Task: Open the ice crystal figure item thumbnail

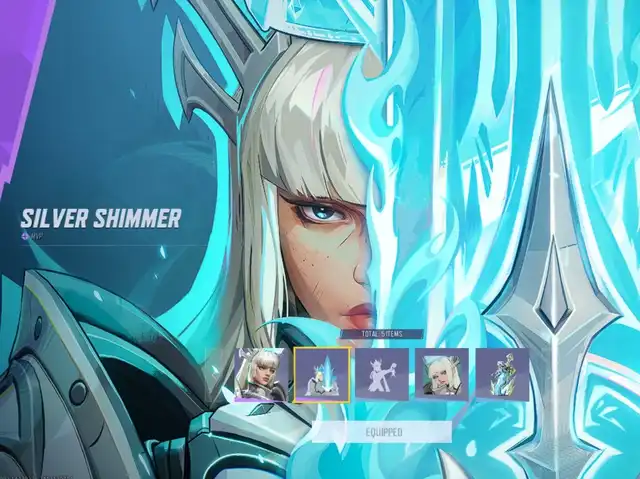Action: pos(502,374)
